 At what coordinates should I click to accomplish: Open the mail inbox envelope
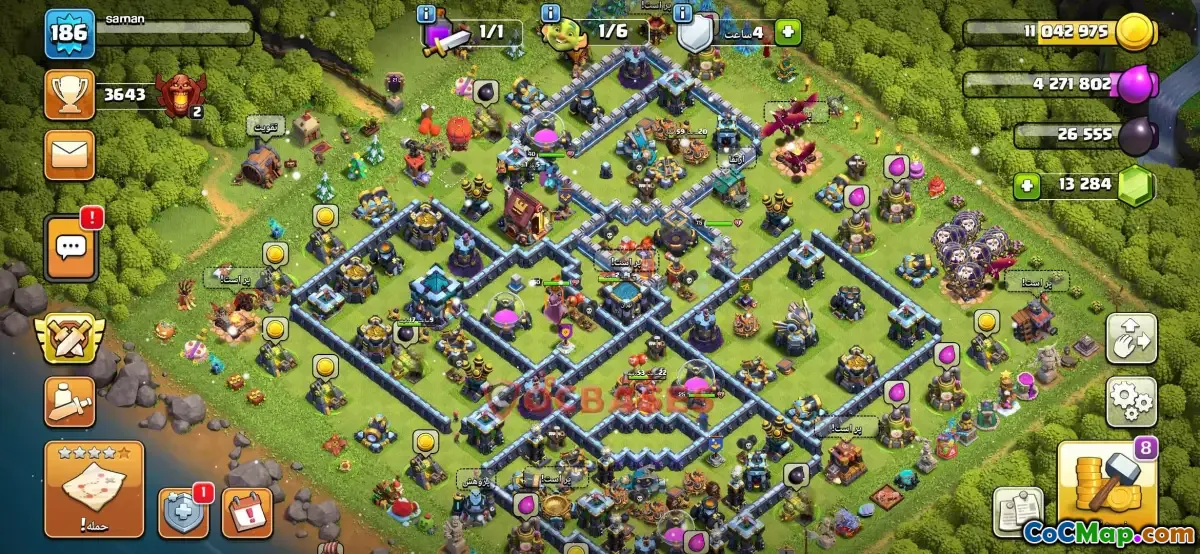(x=69, y=154)
